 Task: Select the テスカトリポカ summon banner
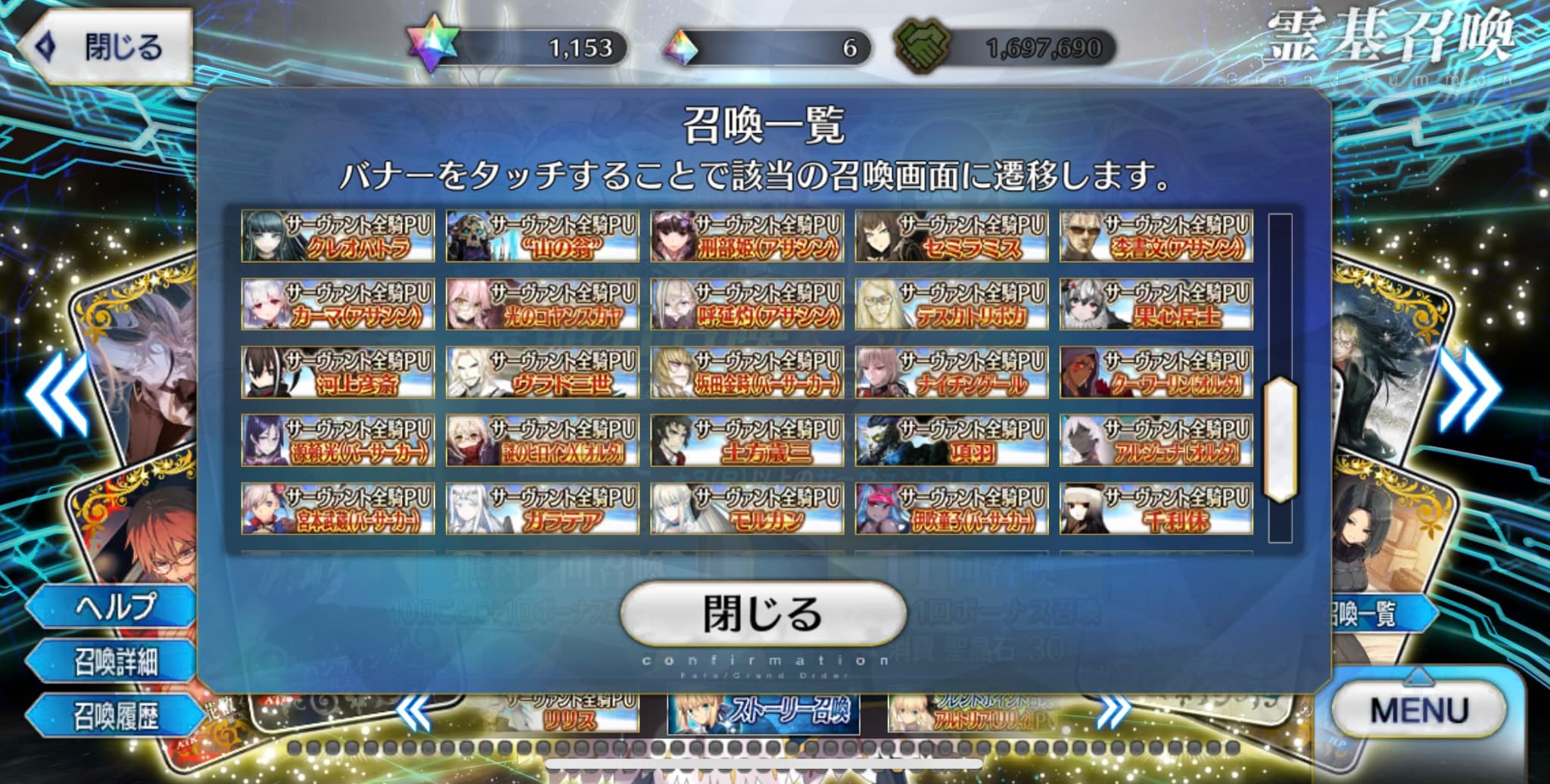pyautogui.click(x=951, y=304)
